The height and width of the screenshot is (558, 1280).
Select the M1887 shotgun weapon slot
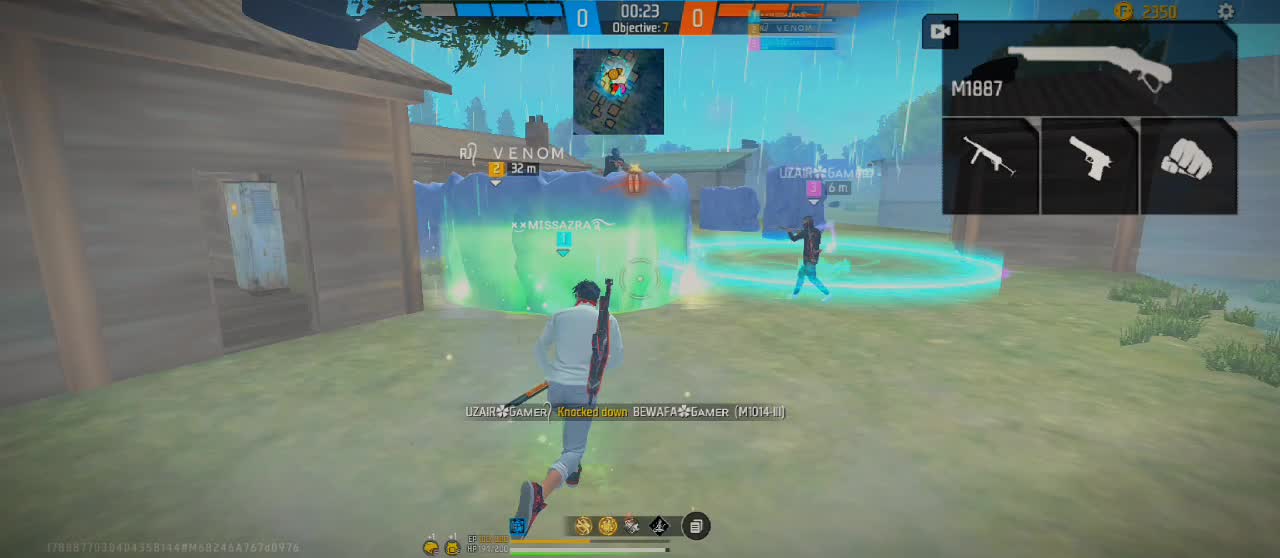pyautogui.click(x=1090, y=67)
